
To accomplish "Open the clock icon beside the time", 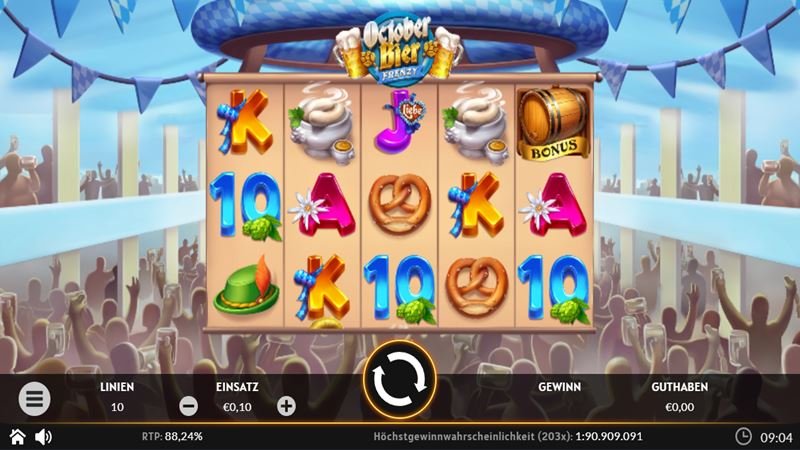I will click(x=743, y=437).
